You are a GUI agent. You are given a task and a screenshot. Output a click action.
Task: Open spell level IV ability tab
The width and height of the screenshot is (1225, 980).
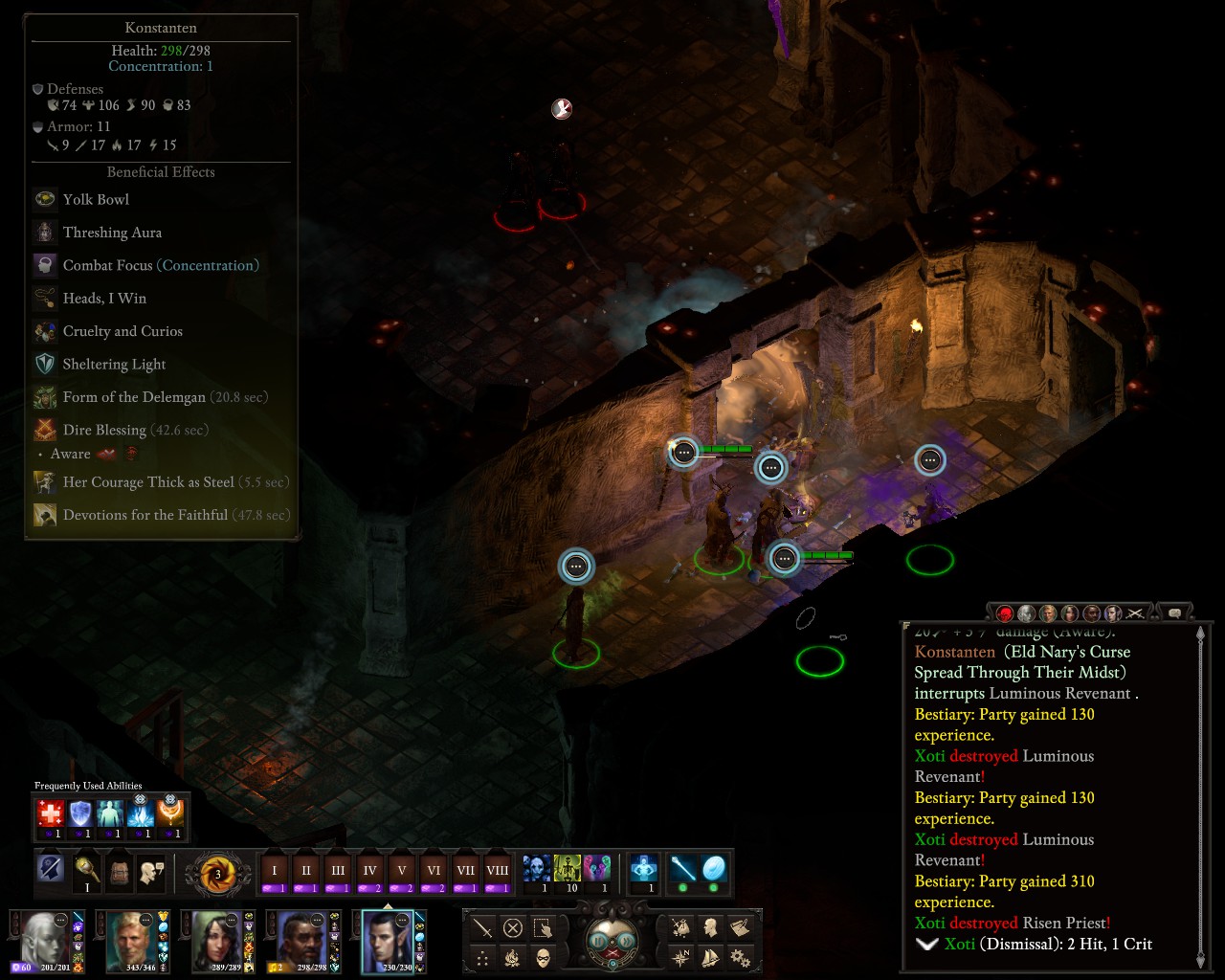(369, 872)
